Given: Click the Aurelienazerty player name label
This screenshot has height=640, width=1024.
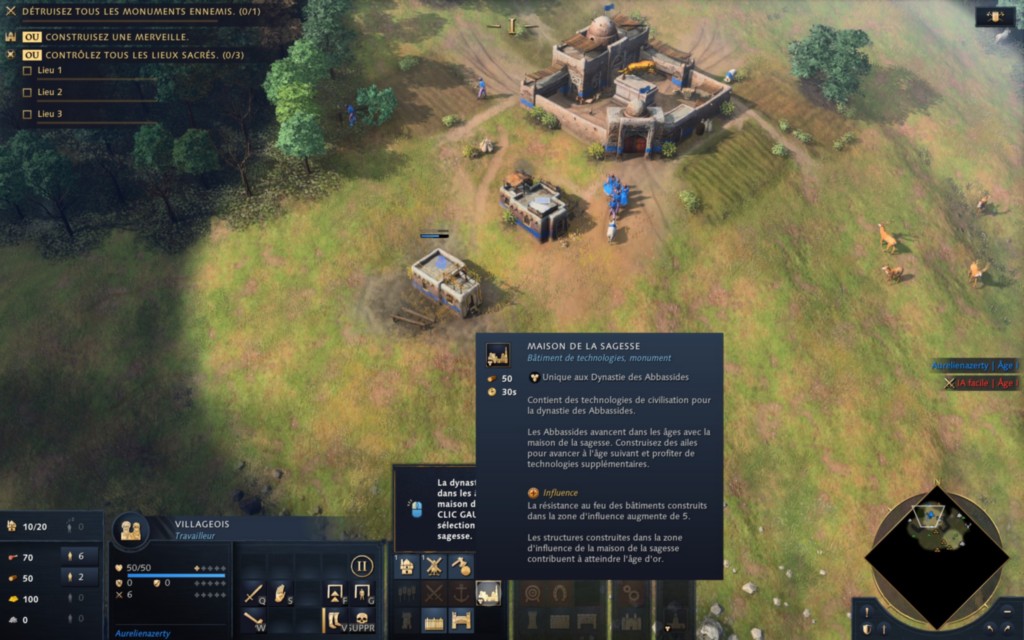Looking at the screenshot, I should pos(974,366).
